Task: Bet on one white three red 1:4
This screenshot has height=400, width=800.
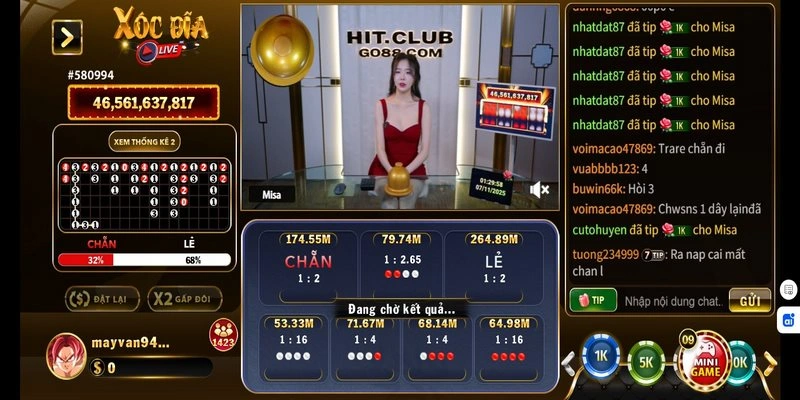Action: pos(437,343)
